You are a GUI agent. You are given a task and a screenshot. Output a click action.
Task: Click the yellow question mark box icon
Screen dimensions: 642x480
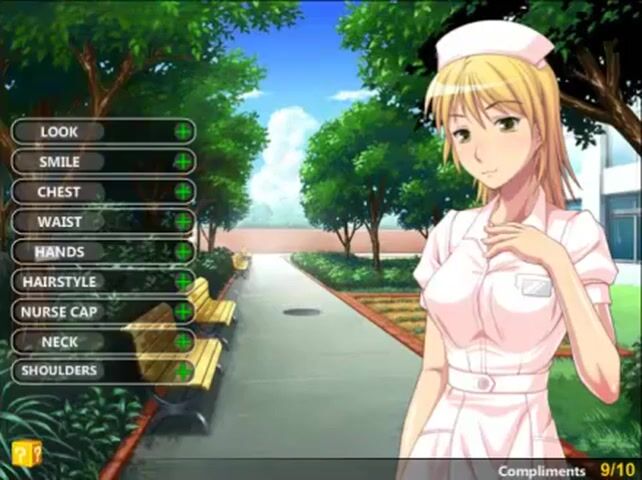[x=27, y=454]
